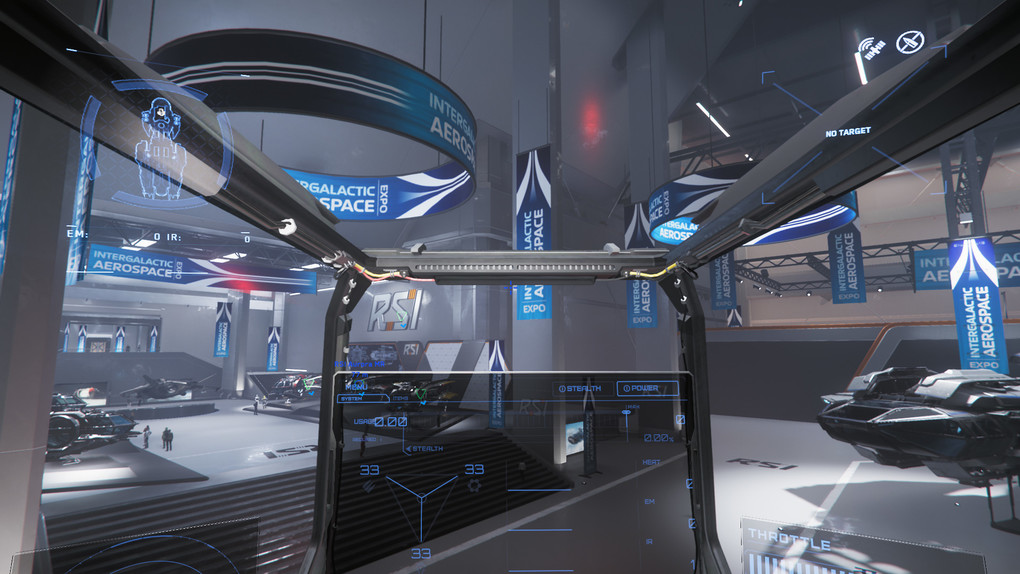Click the center of the power triangle

point(420,497)
